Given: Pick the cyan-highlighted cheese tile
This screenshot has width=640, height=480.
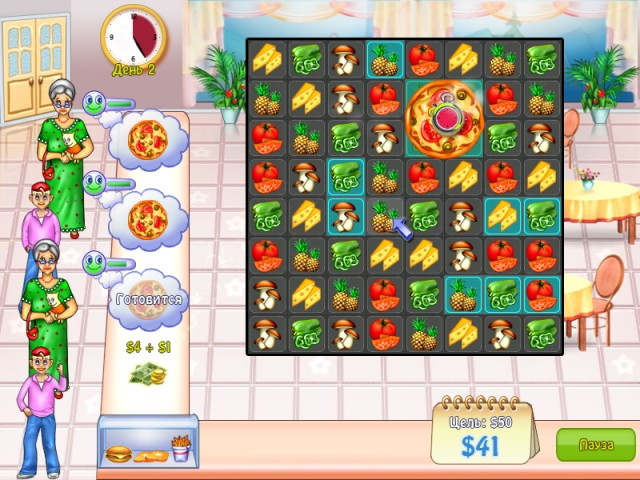Looking at the screenshot, I should 502,215.
